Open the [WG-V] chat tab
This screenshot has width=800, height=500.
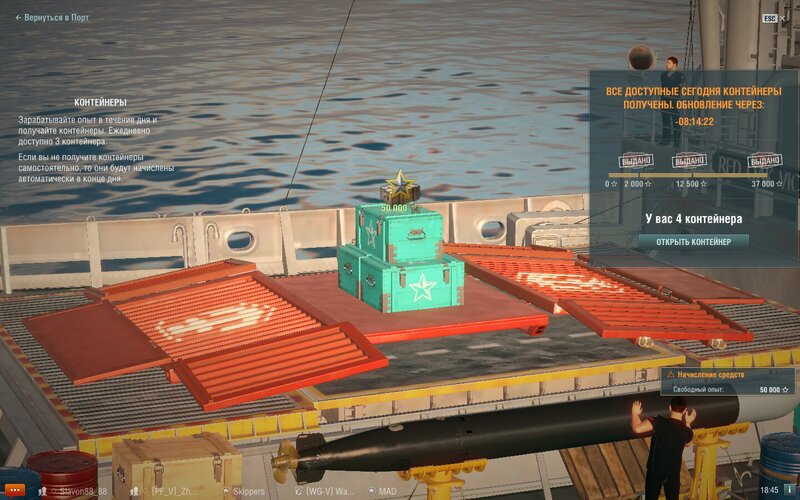click(327, 491)
